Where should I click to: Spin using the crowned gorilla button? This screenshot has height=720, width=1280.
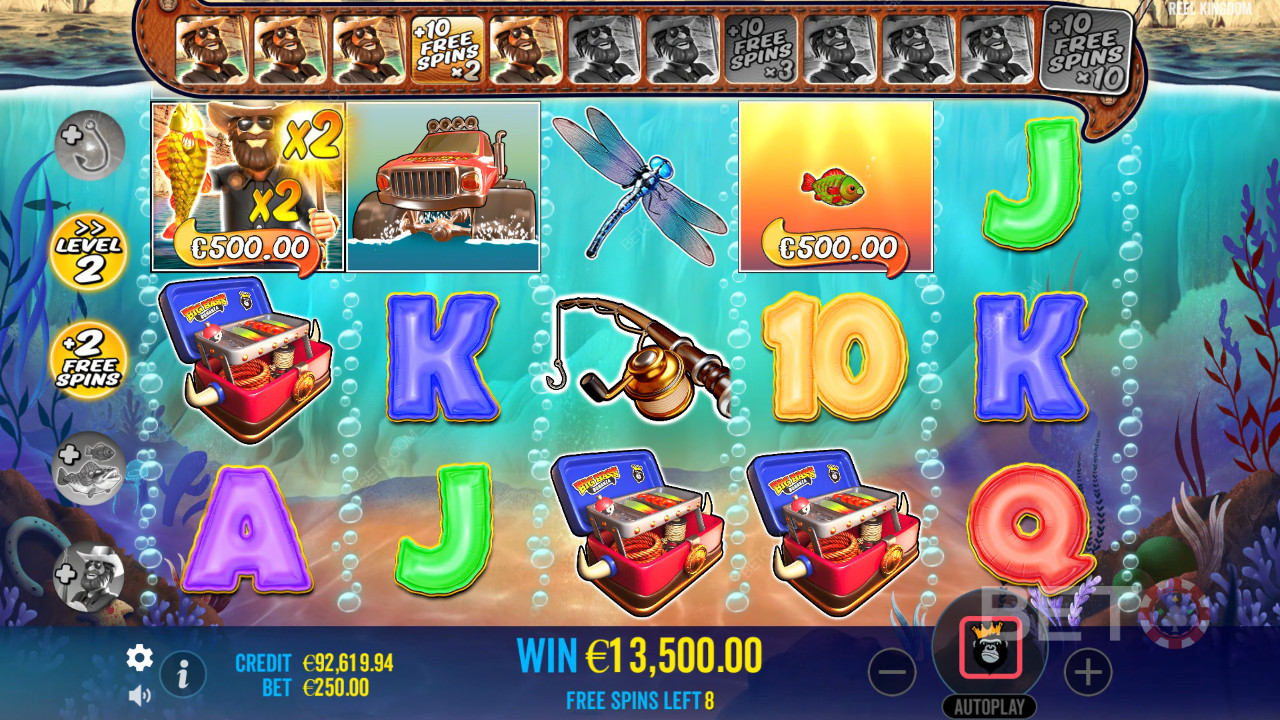990,648
